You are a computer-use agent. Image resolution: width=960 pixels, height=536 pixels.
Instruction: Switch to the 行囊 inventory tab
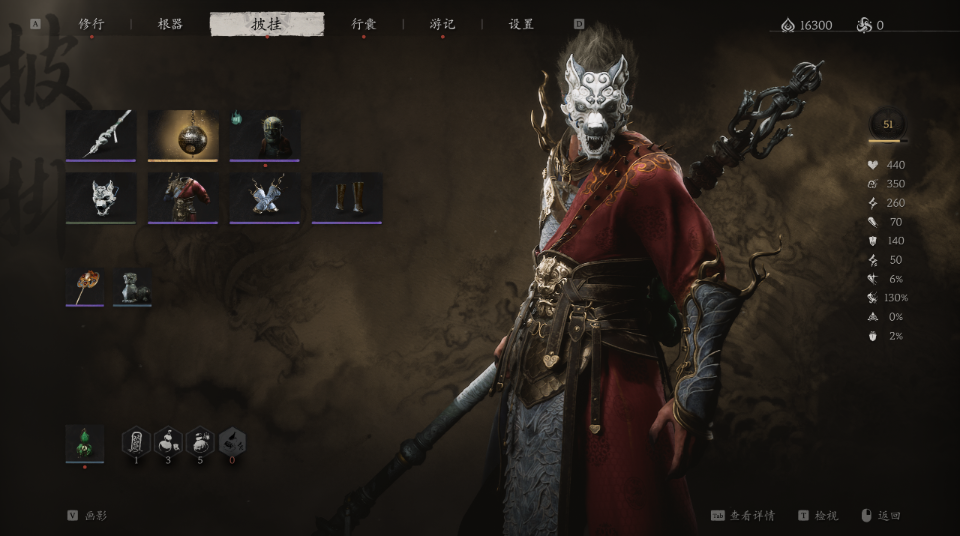(363, 24)
